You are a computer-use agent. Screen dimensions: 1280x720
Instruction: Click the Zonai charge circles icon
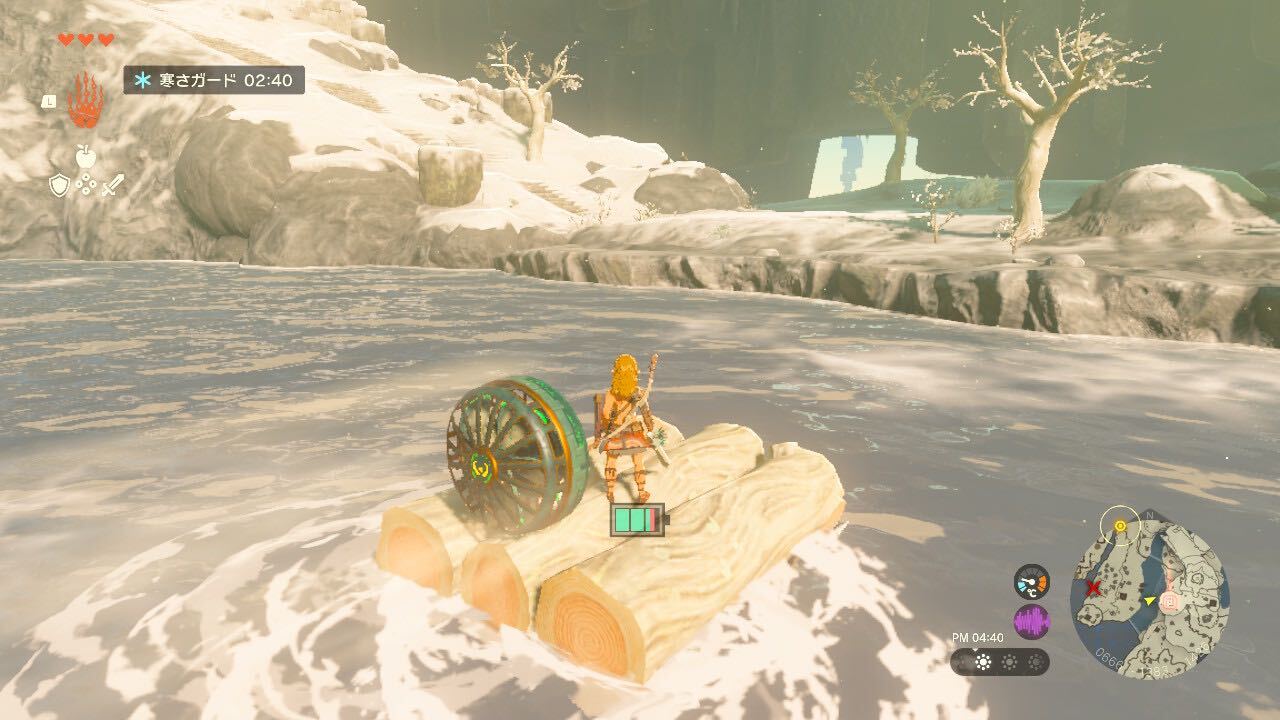86,185
